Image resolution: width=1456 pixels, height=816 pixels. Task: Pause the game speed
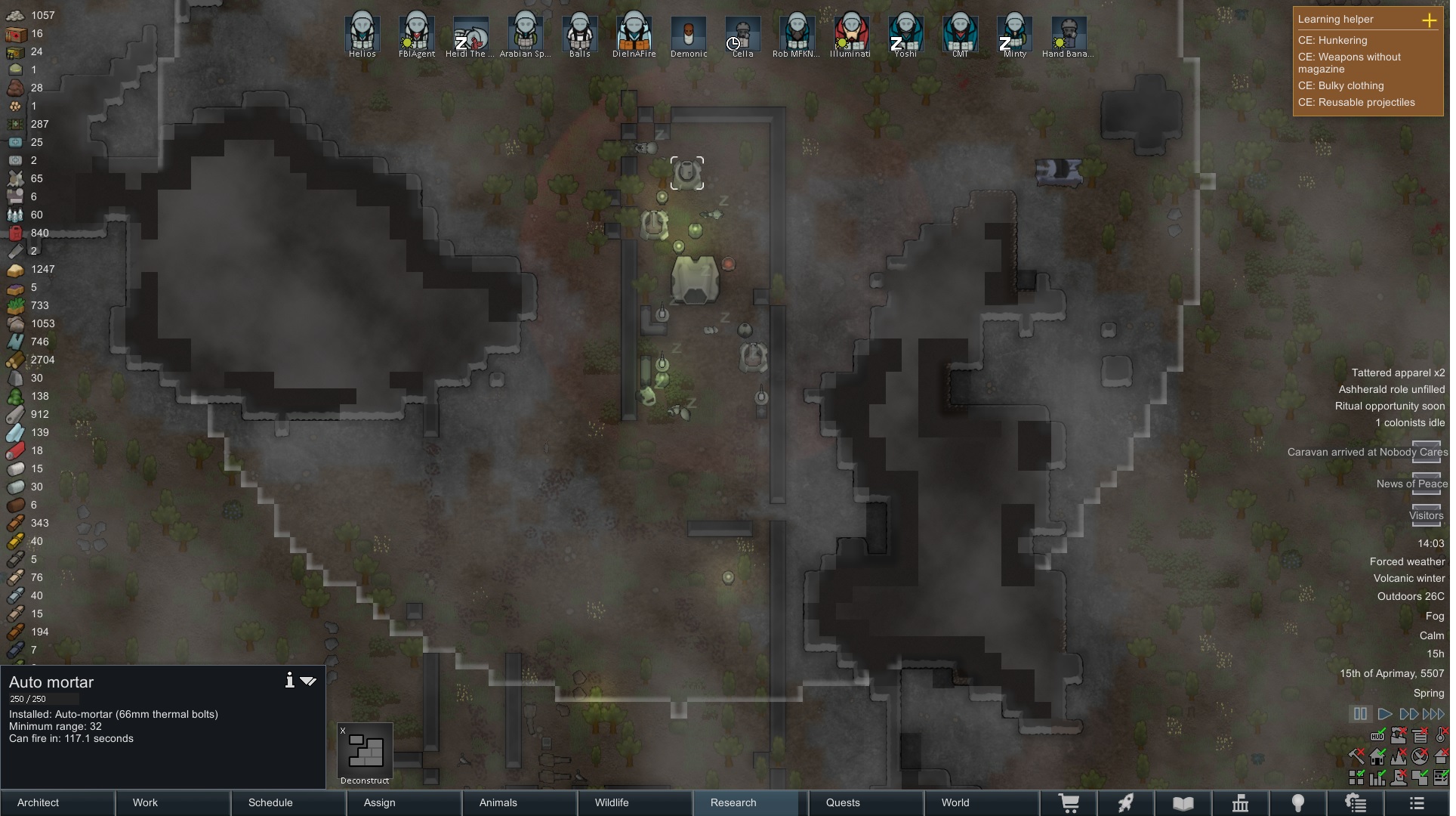1360,714
